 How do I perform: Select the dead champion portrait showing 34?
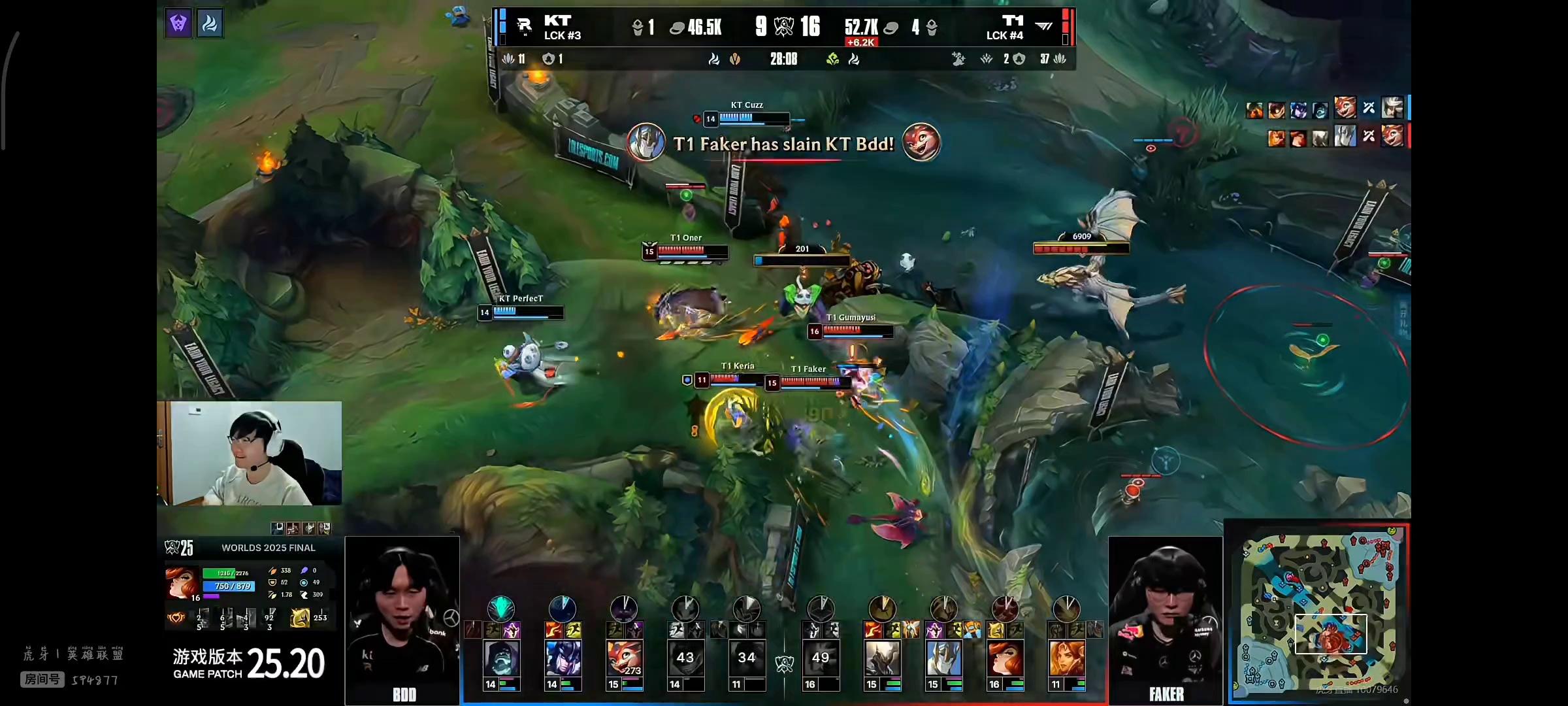747,658
